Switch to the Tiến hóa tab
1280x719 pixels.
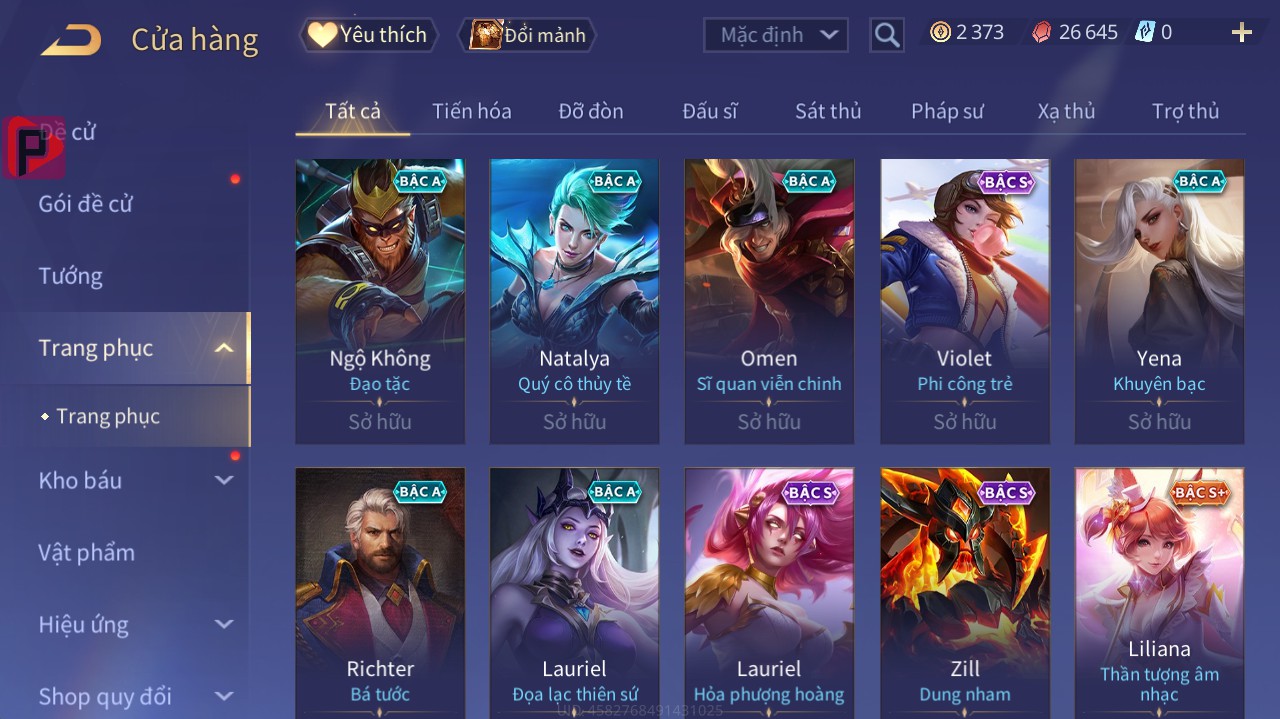[471, 111]
